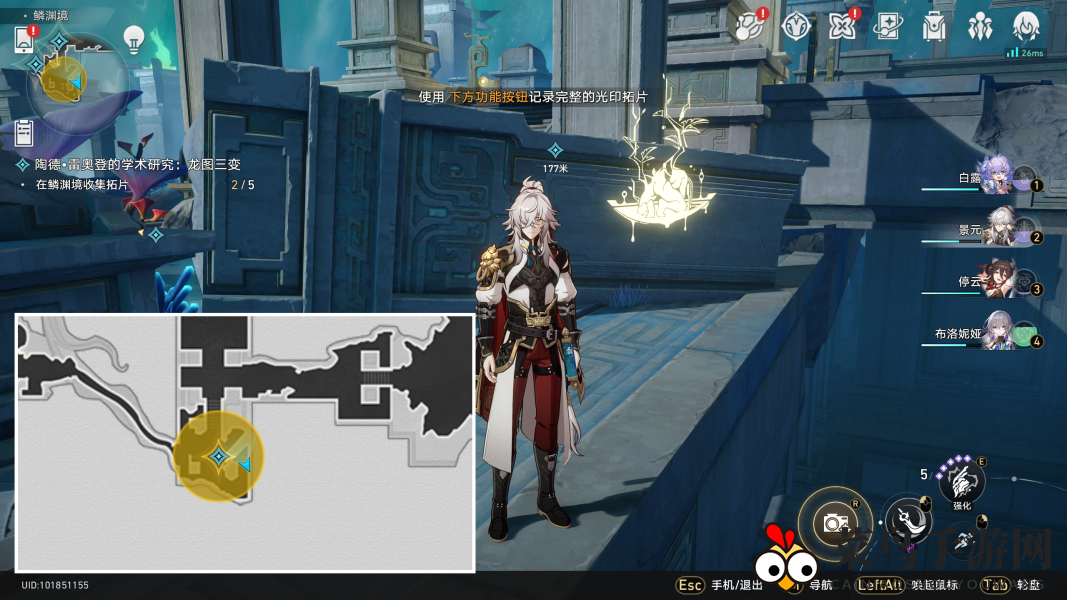
Task: Open the team lineup icon
Action: (980, 27)
